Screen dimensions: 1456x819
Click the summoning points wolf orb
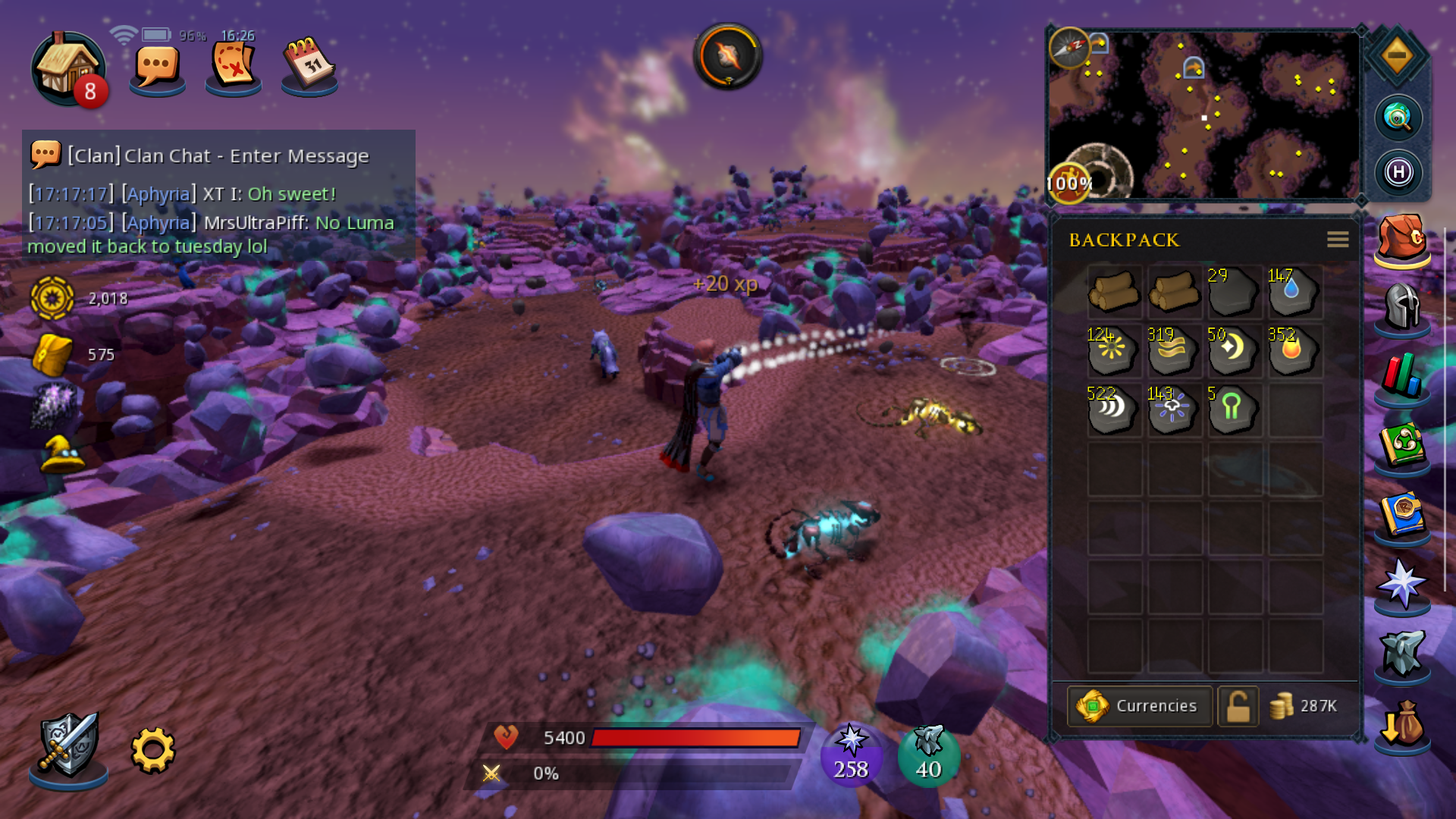click(928, 755)
